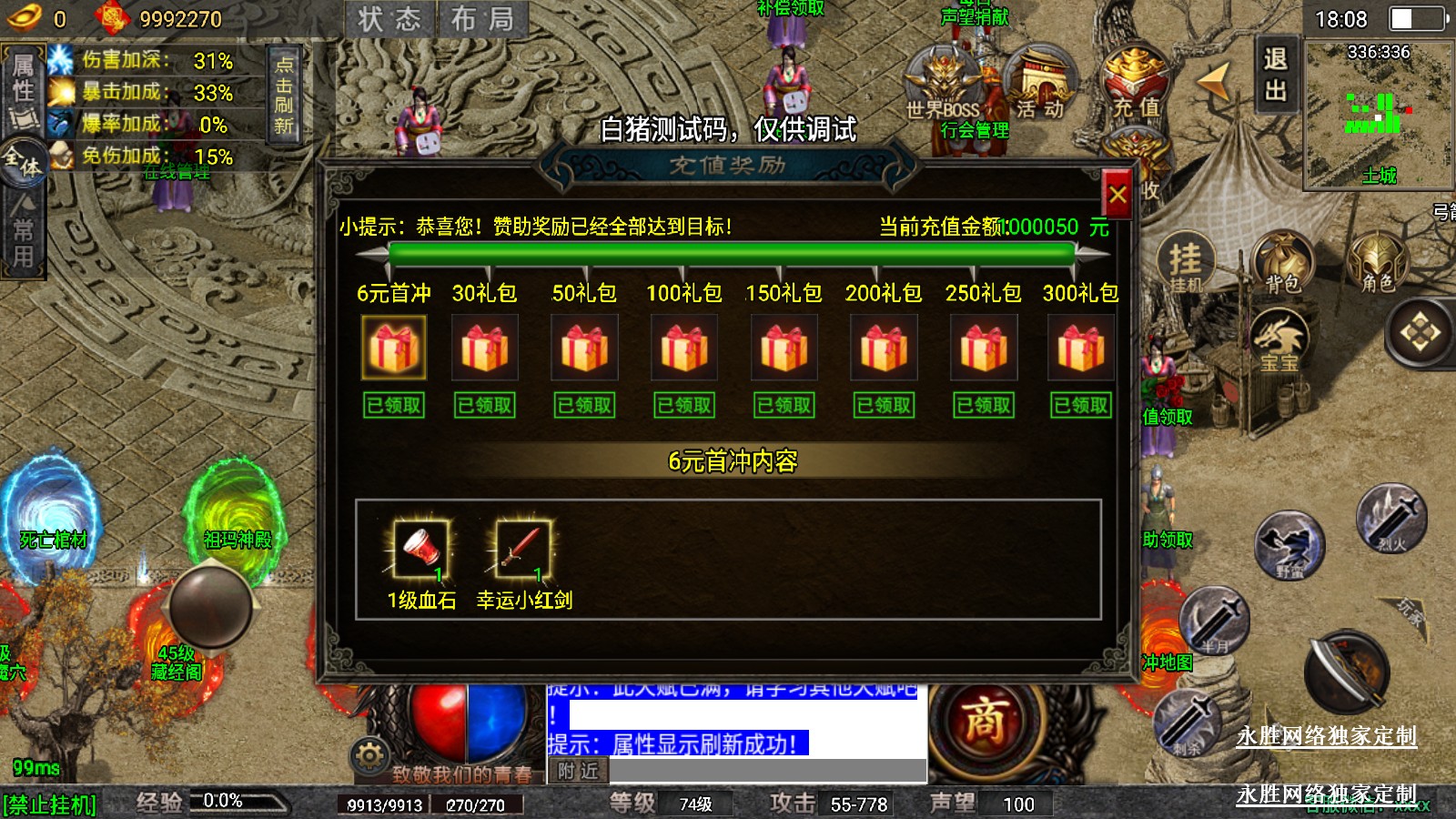Select the 1级血石 reward item
The width and height of the screenshot is (1456, 819).
click(420, 548)
